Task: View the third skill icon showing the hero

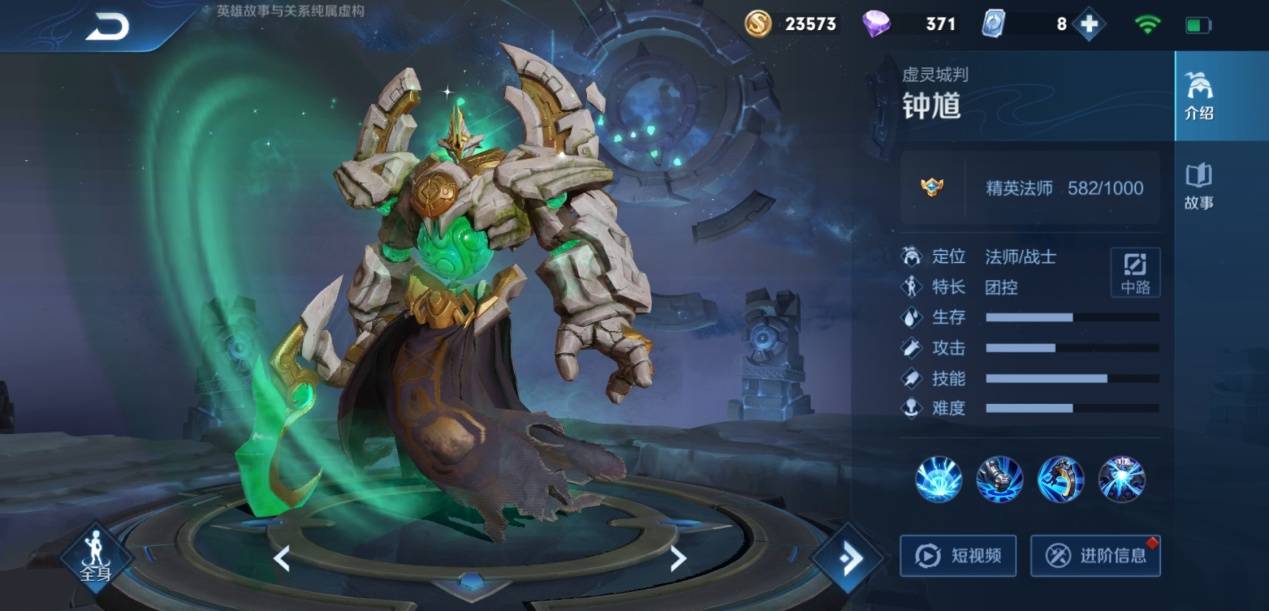Action: (1060, 479)
